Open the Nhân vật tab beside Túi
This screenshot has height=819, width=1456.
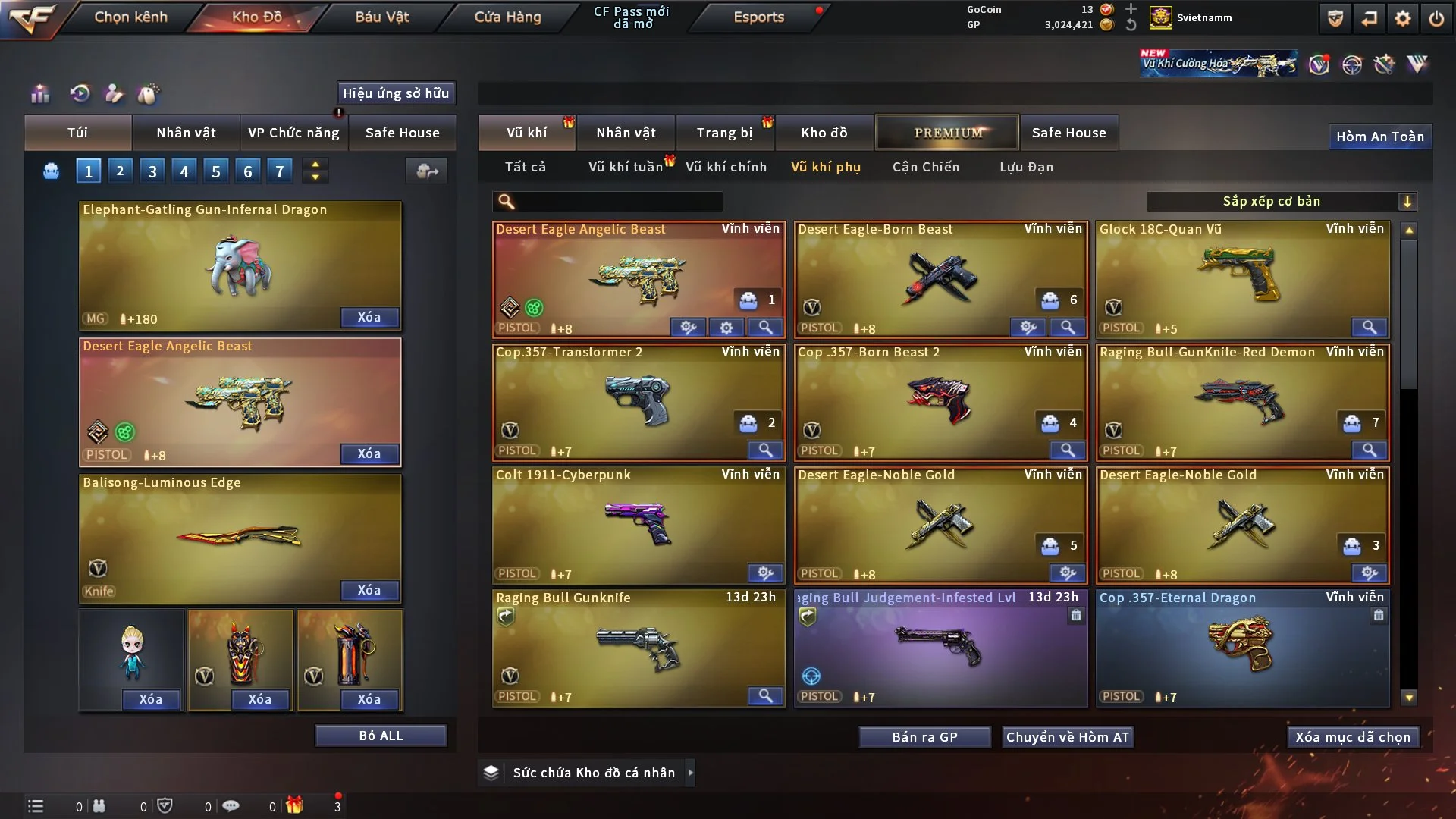(186, 133)
